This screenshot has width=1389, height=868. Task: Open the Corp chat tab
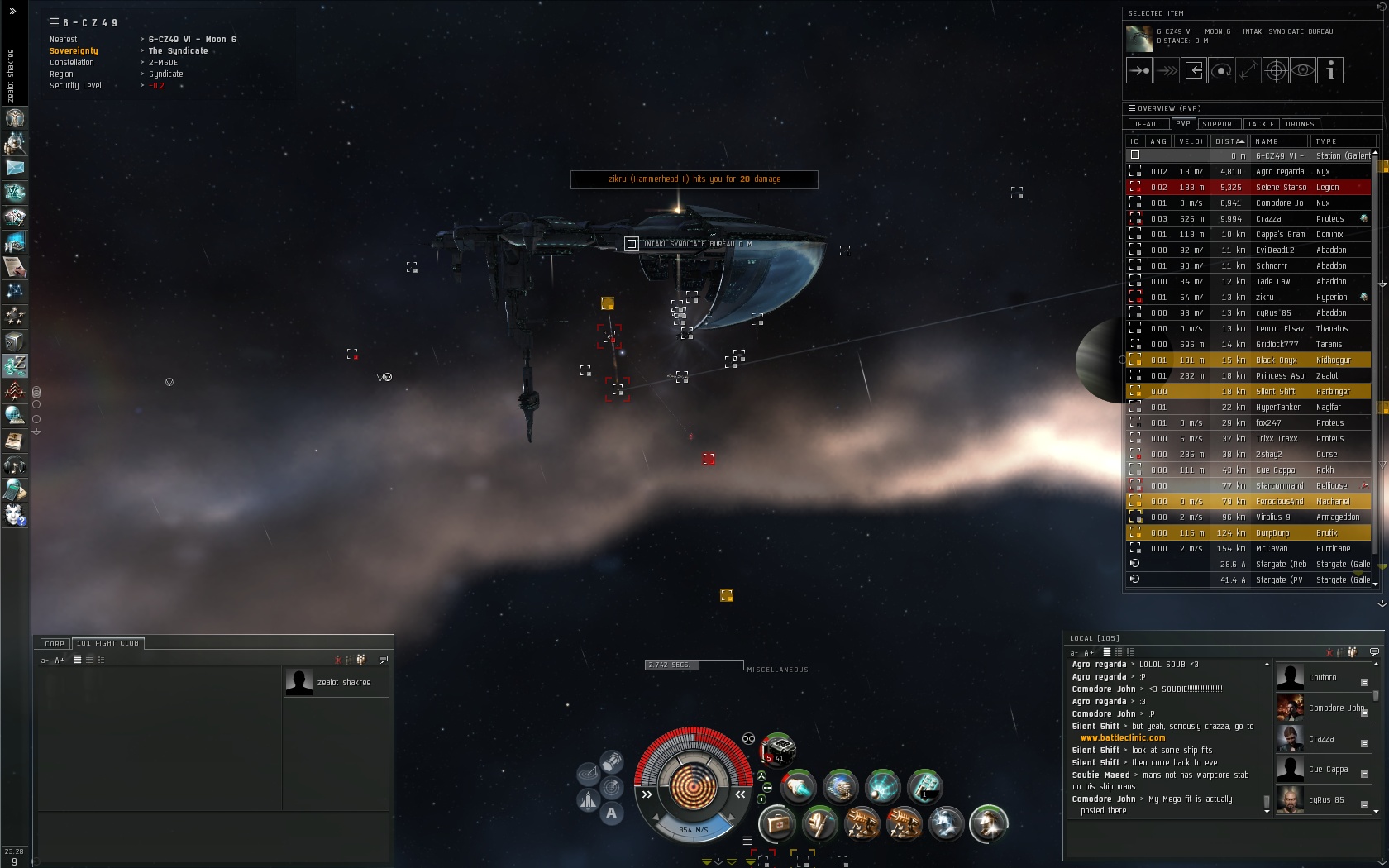tap(55, 643)
